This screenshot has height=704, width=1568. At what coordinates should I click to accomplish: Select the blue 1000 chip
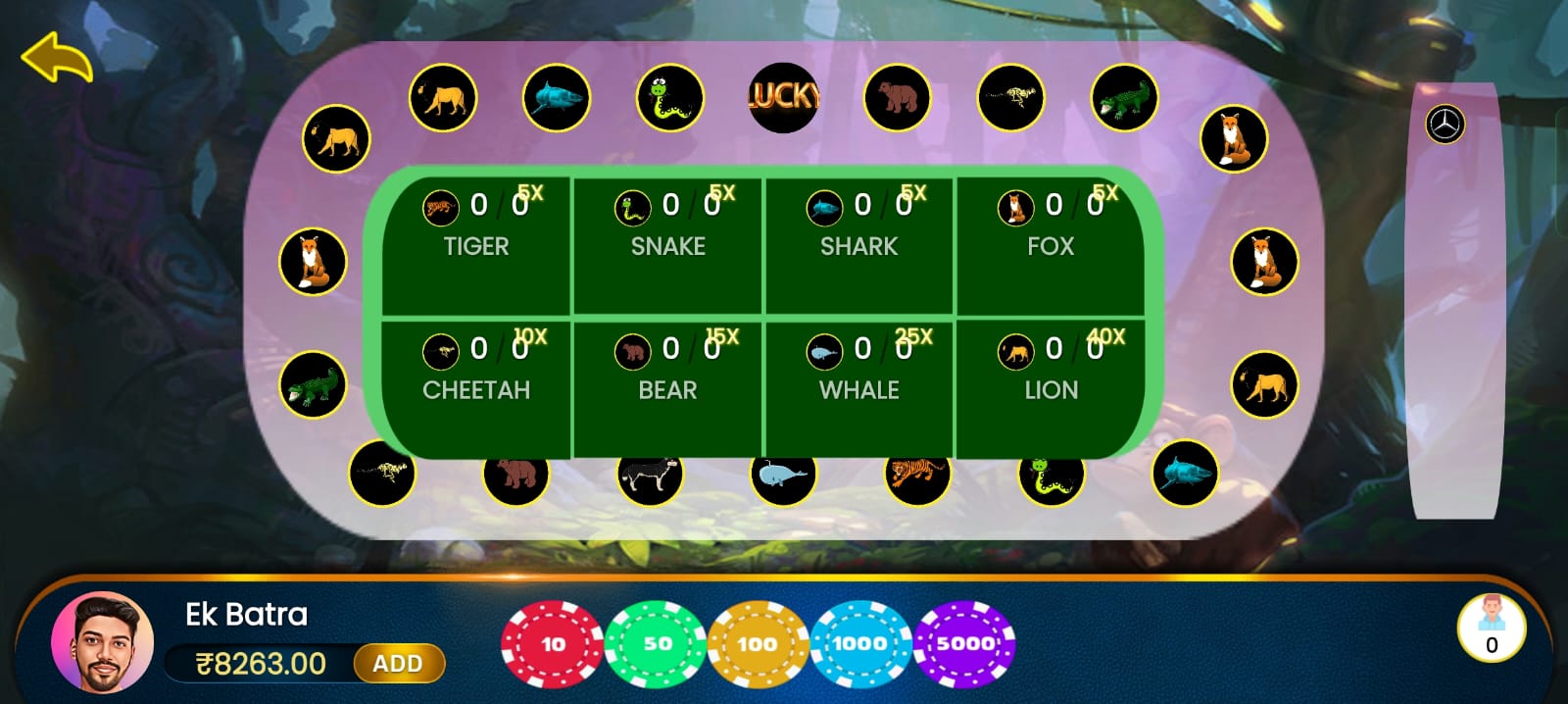pyautogui.click(x=859, y=644)
